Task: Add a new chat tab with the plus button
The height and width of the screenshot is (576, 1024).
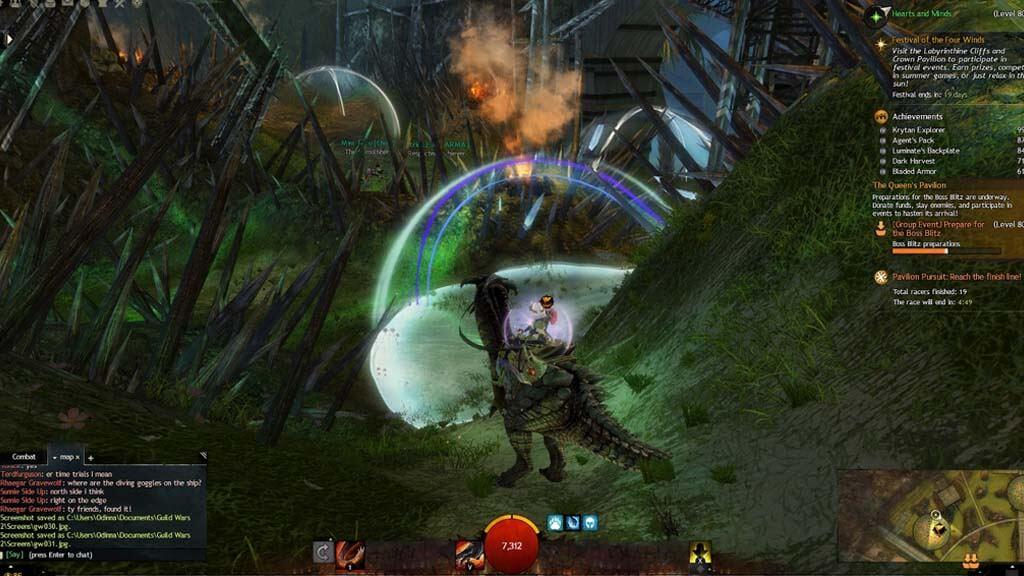Action: (91, 458)
